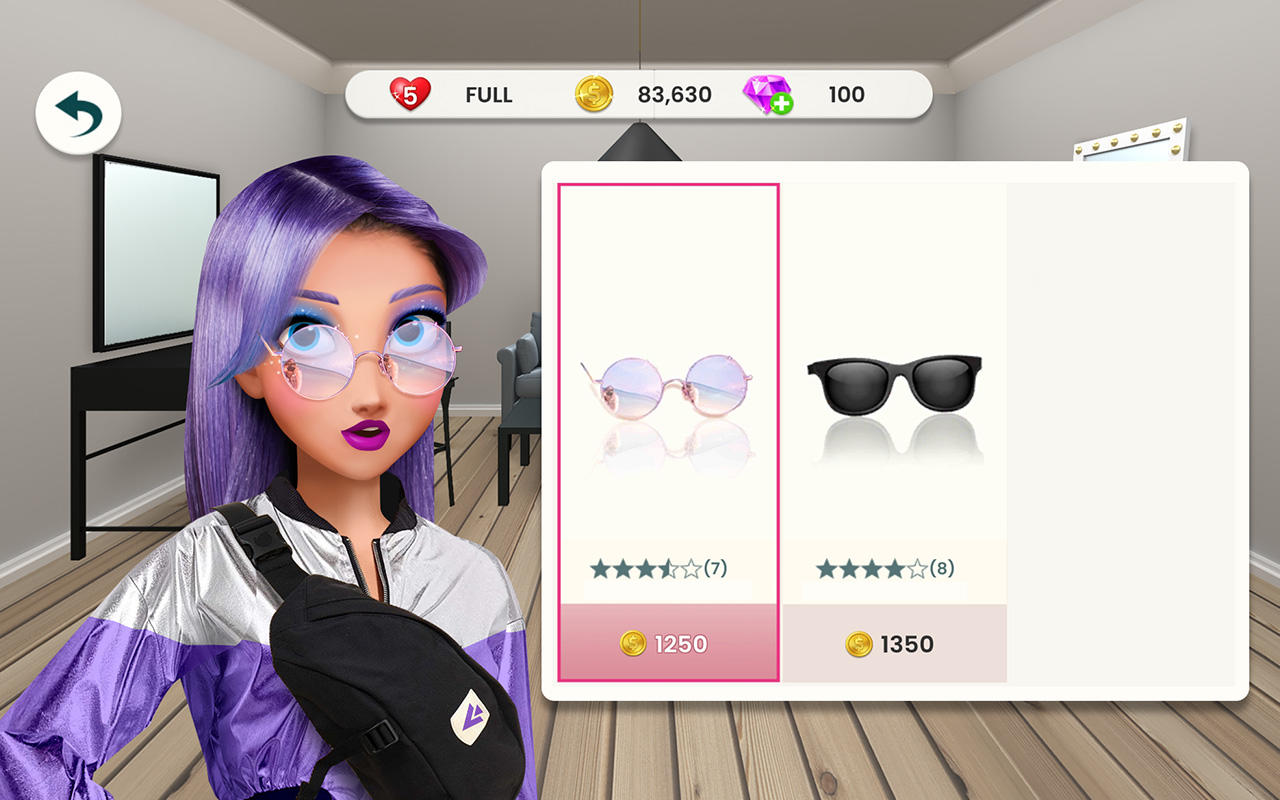Click the heart lives icon
Screen dimensions: 1280x800
pyautogui.click(x=410, y=93)
